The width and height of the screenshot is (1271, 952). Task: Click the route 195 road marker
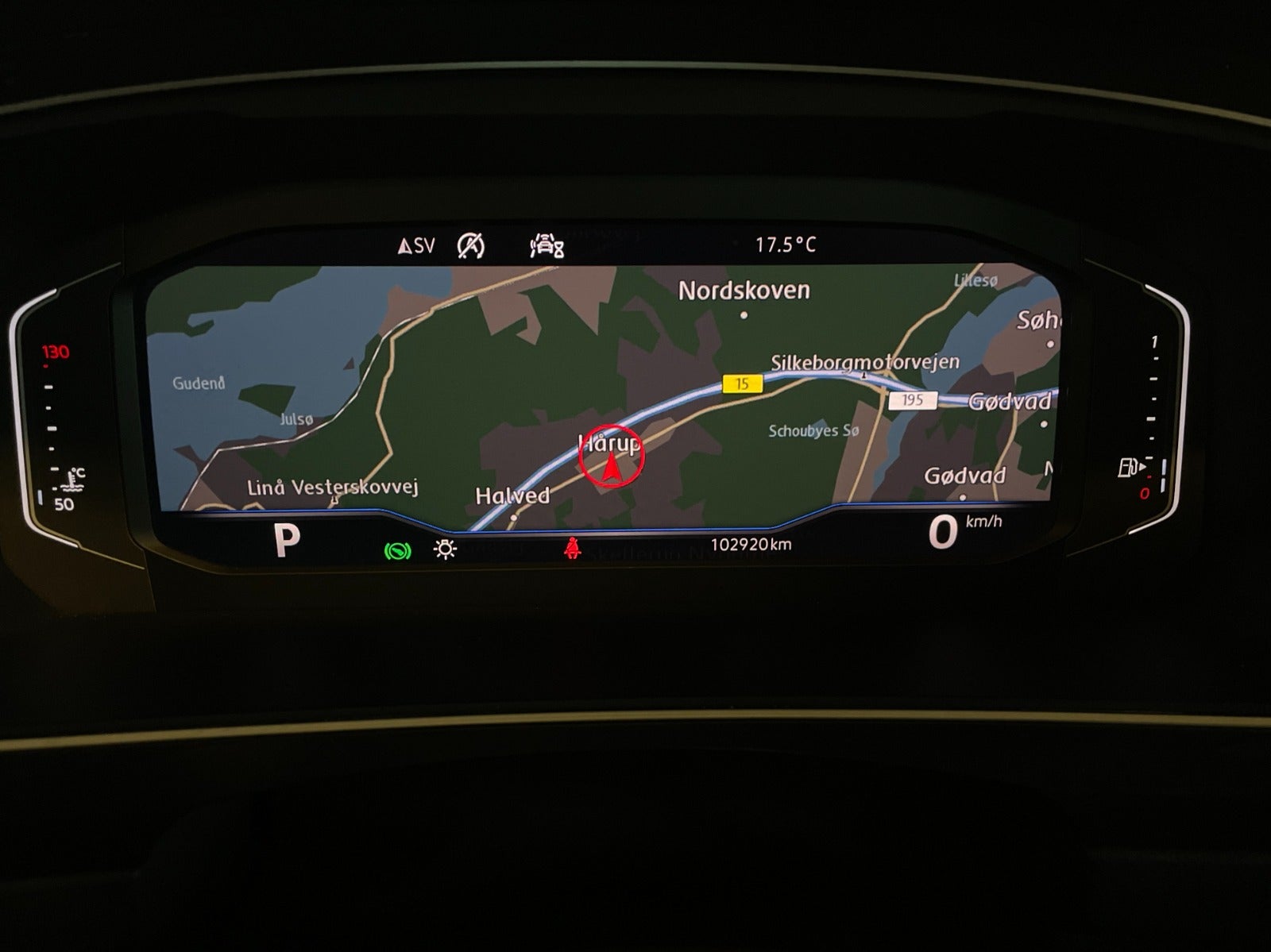[x=912, y=399]
